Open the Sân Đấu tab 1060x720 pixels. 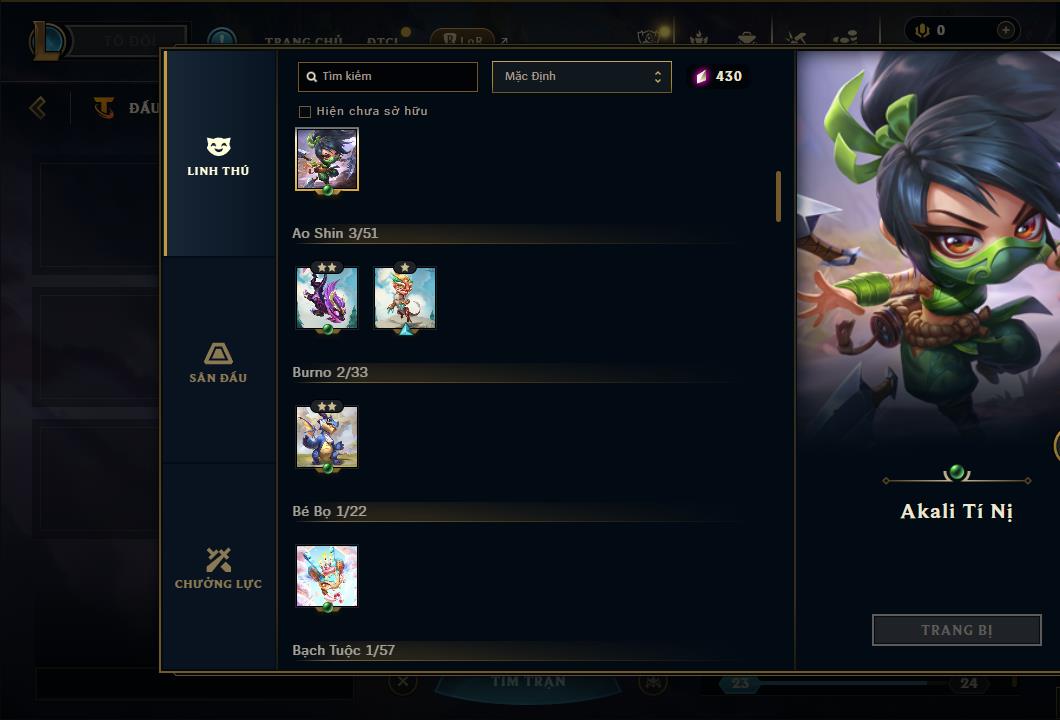click(x=218, y=363)
